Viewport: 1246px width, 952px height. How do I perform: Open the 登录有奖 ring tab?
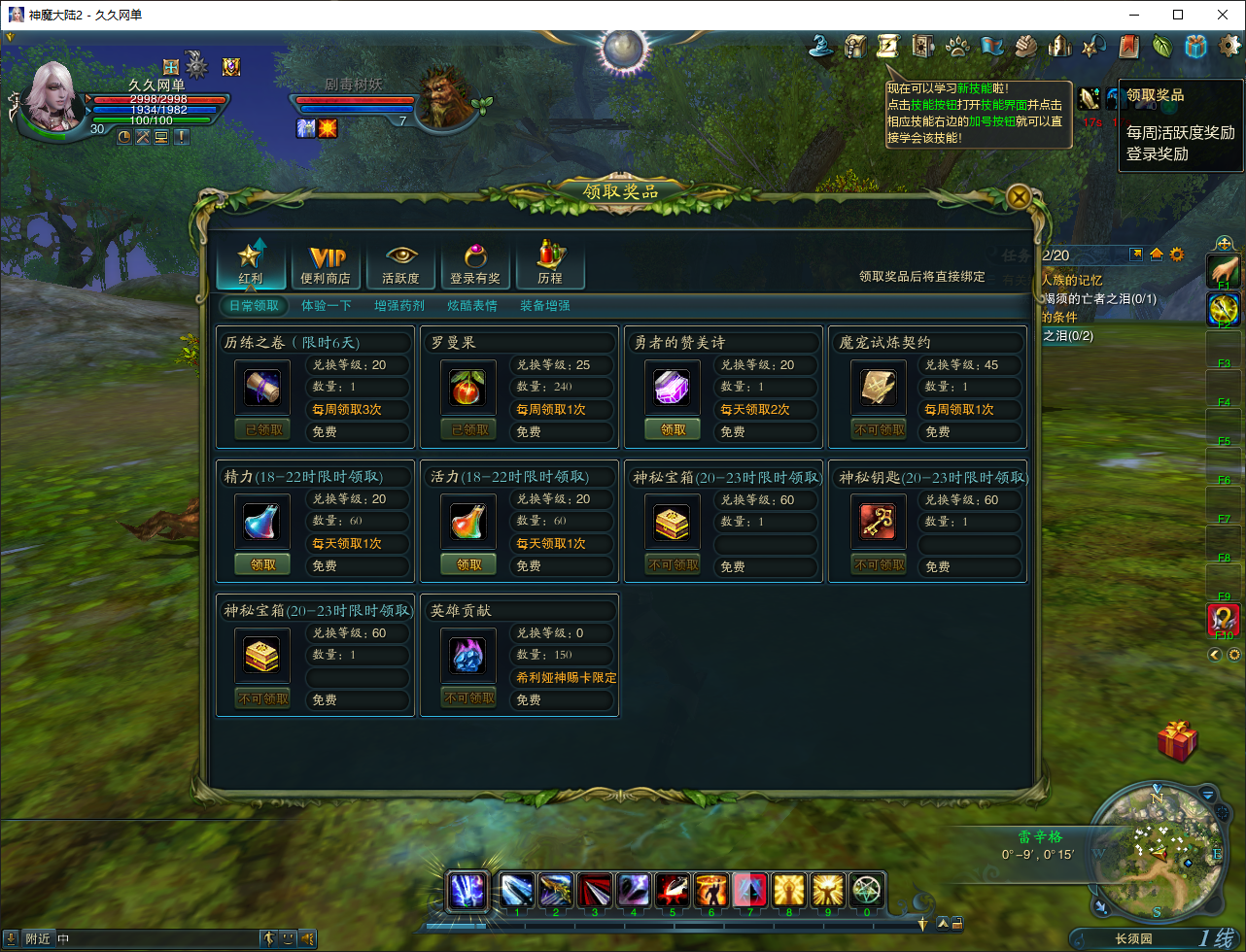pyautogui.click(x=475, y=263)
